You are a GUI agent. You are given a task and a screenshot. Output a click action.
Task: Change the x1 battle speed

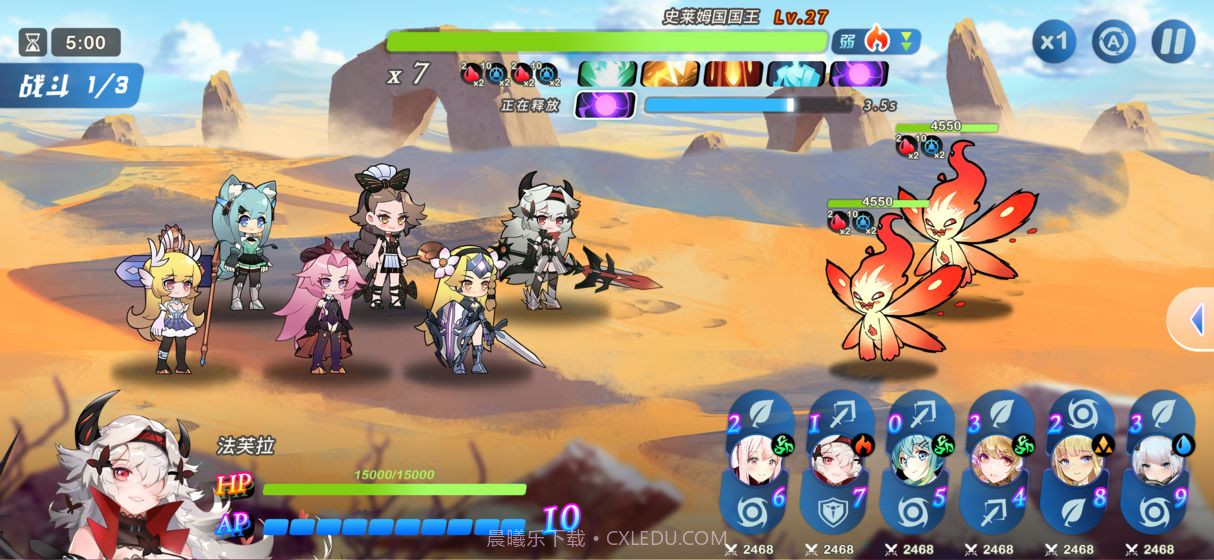click(1054, 42)
